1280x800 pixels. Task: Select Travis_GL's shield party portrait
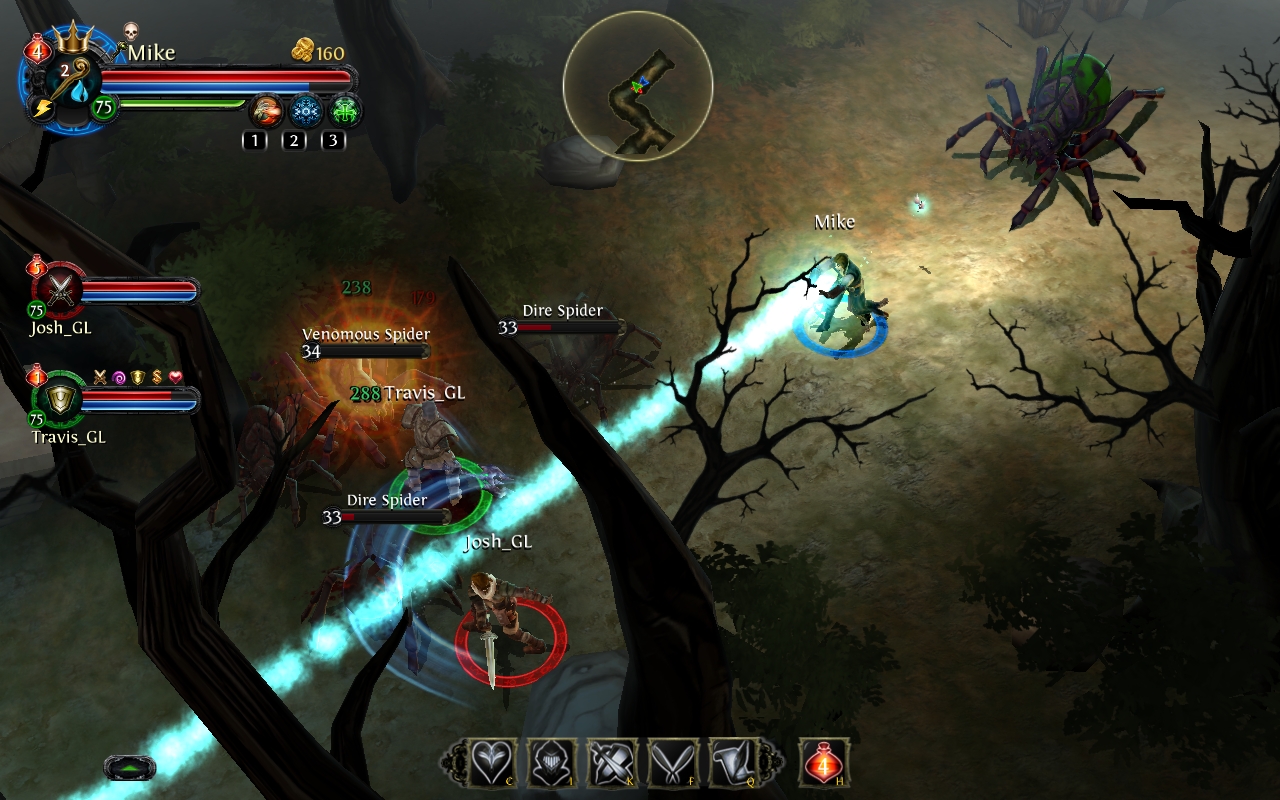[63, 399]
